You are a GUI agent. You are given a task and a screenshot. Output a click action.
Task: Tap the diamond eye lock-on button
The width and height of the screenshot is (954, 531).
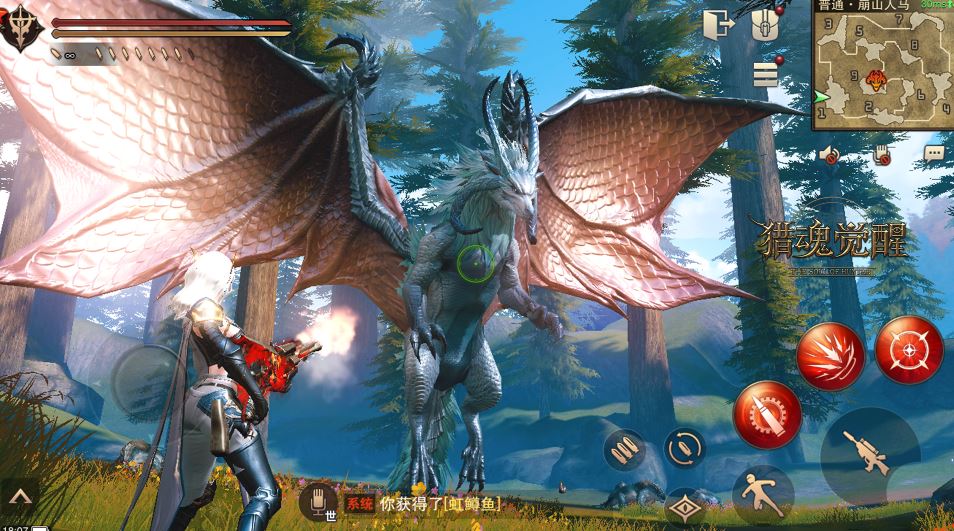(685, 507)
